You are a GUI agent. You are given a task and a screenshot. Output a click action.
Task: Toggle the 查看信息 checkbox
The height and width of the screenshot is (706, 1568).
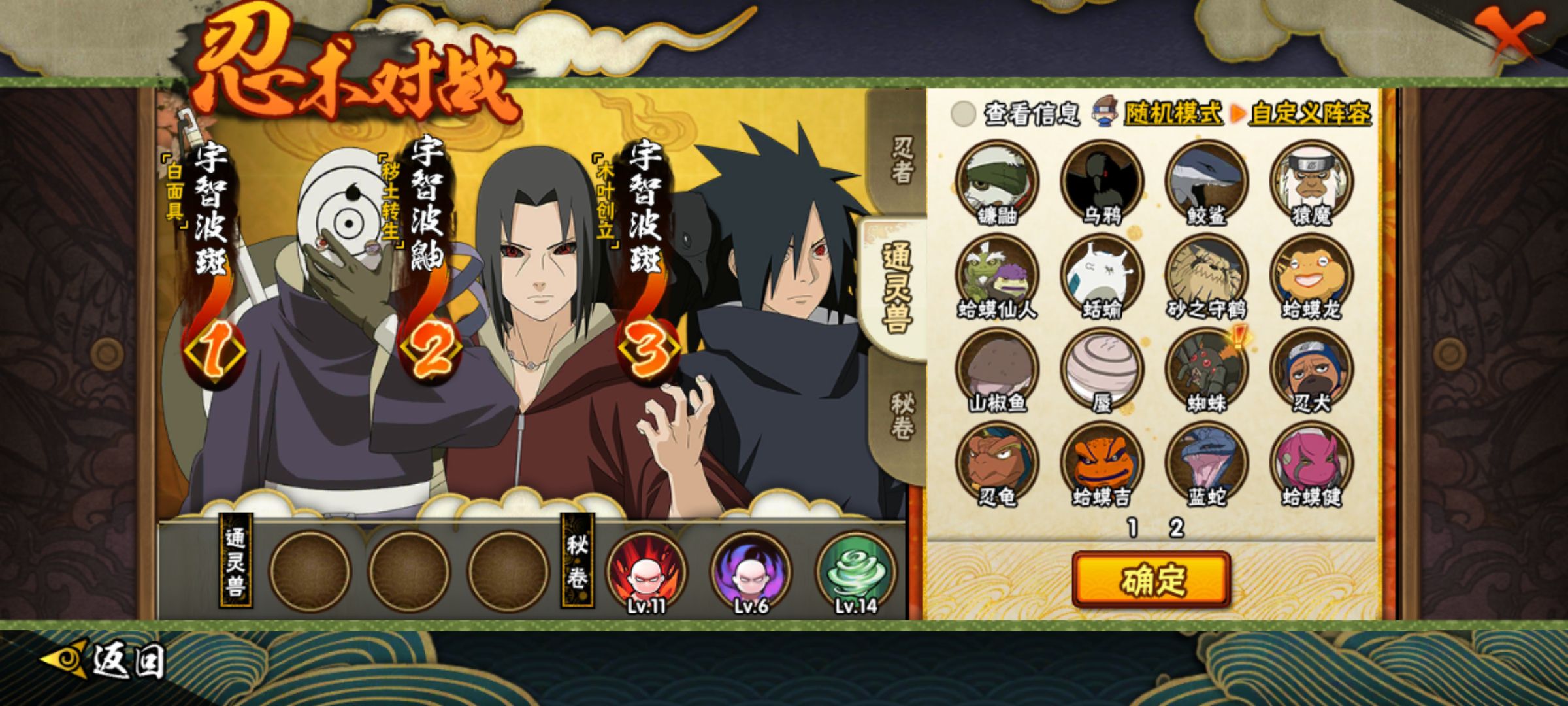(963, 114)
